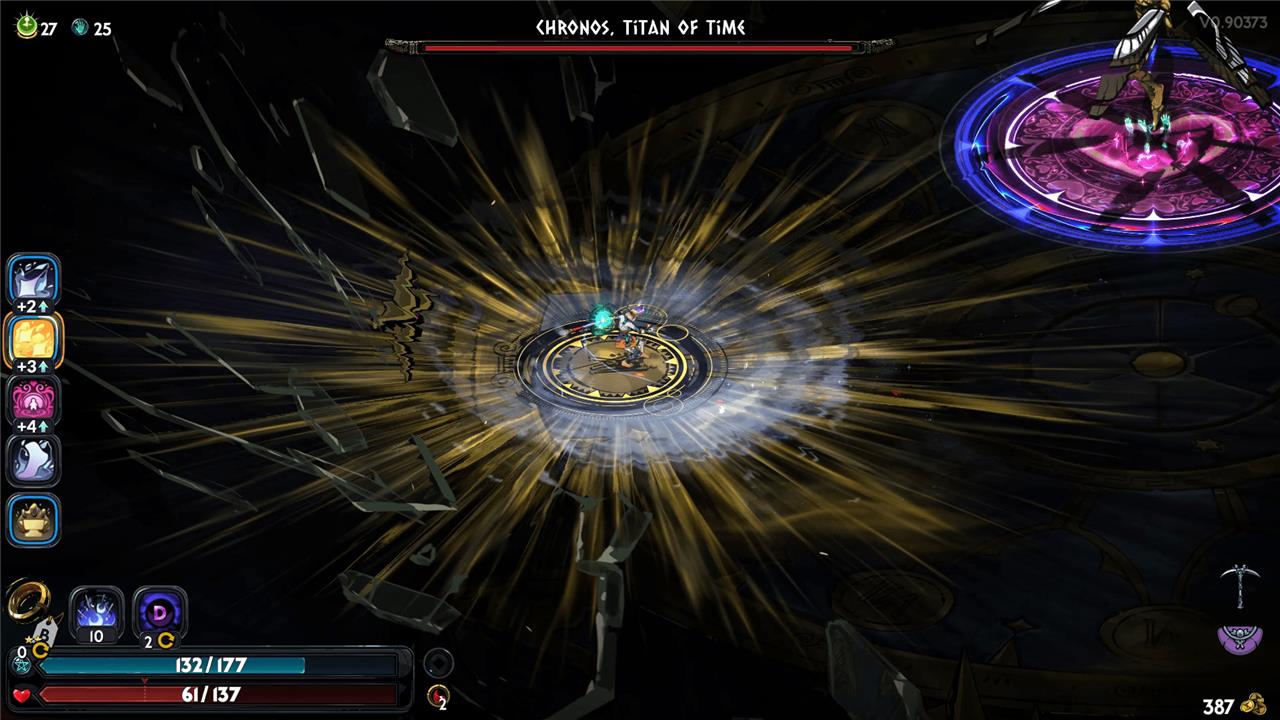Click the red Death Defiance counter icon
1280x720 pixels.
click(437, 696)
